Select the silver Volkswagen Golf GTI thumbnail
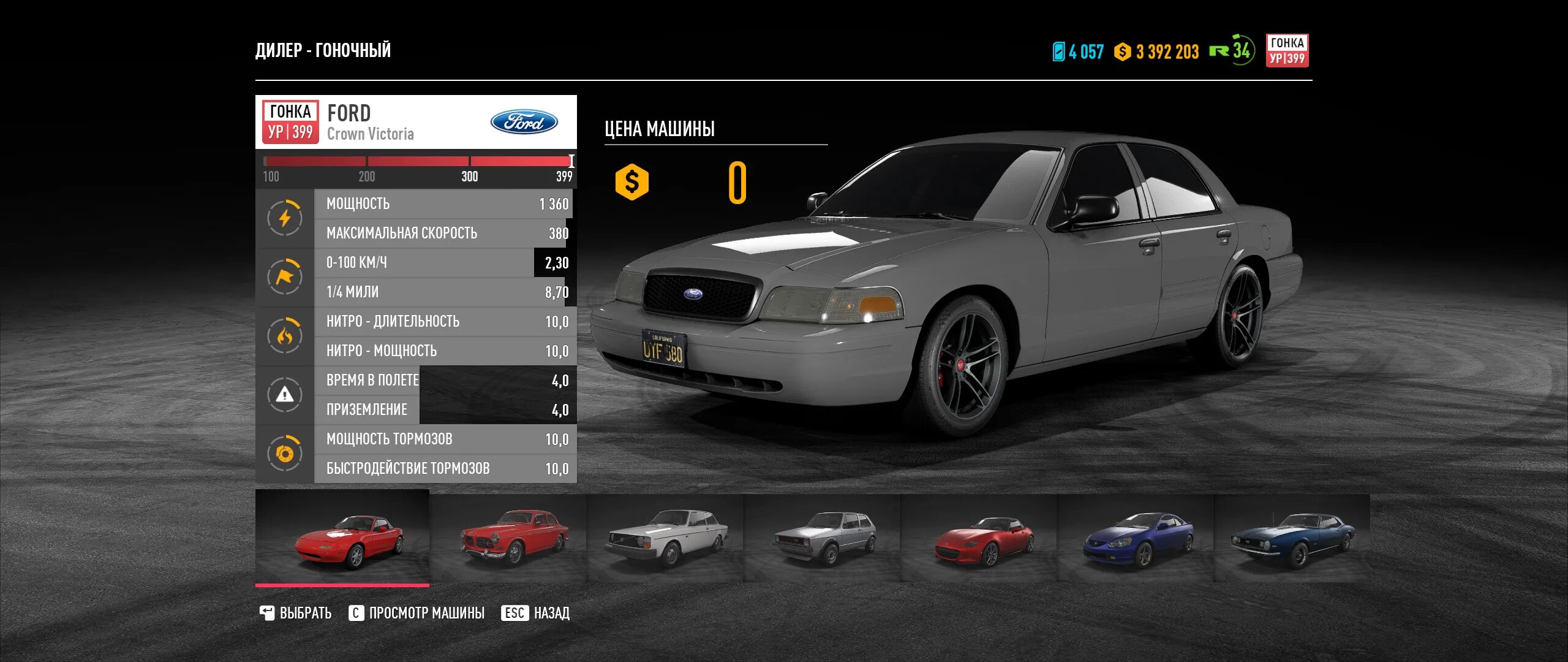 tap(822, 538)
